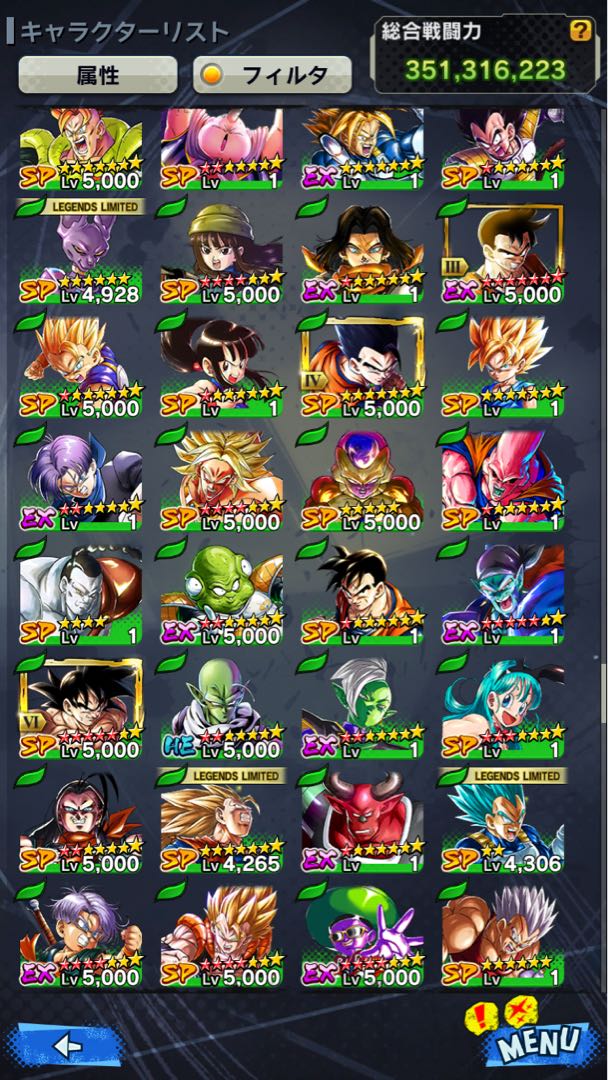The image size is (608, 1080).
Task: Open the フィルタ filter button
Action: point(272,74)
